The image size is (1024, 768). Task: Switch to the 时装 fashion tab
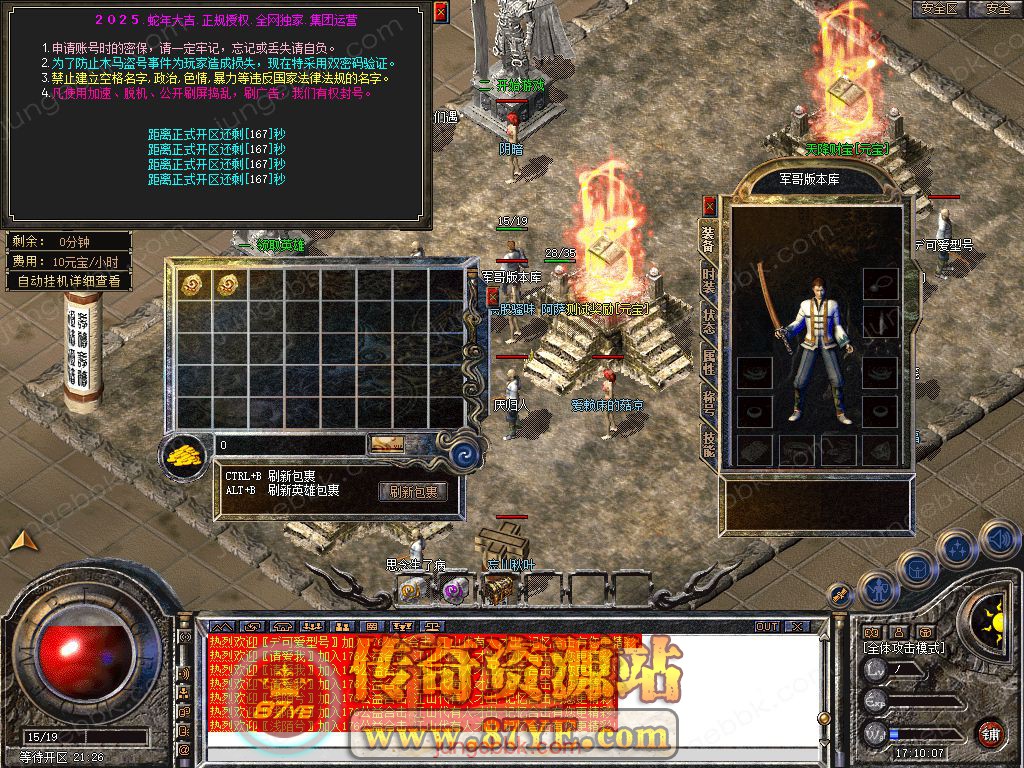708,279
